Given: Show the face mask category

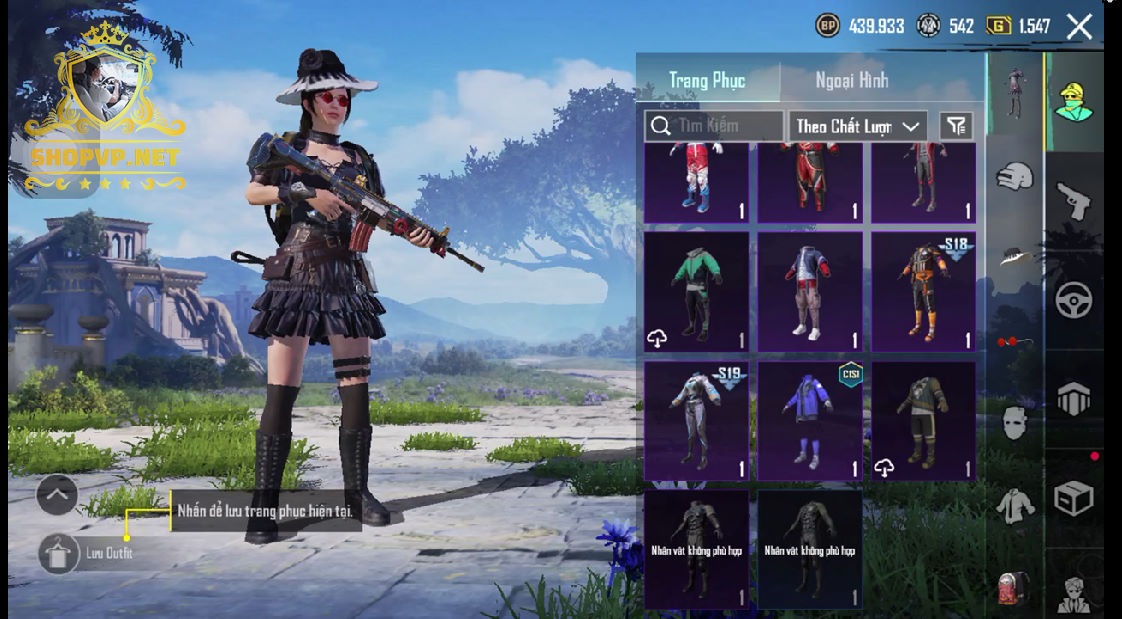Looking at the screenshot, I should coord(1014,422).
